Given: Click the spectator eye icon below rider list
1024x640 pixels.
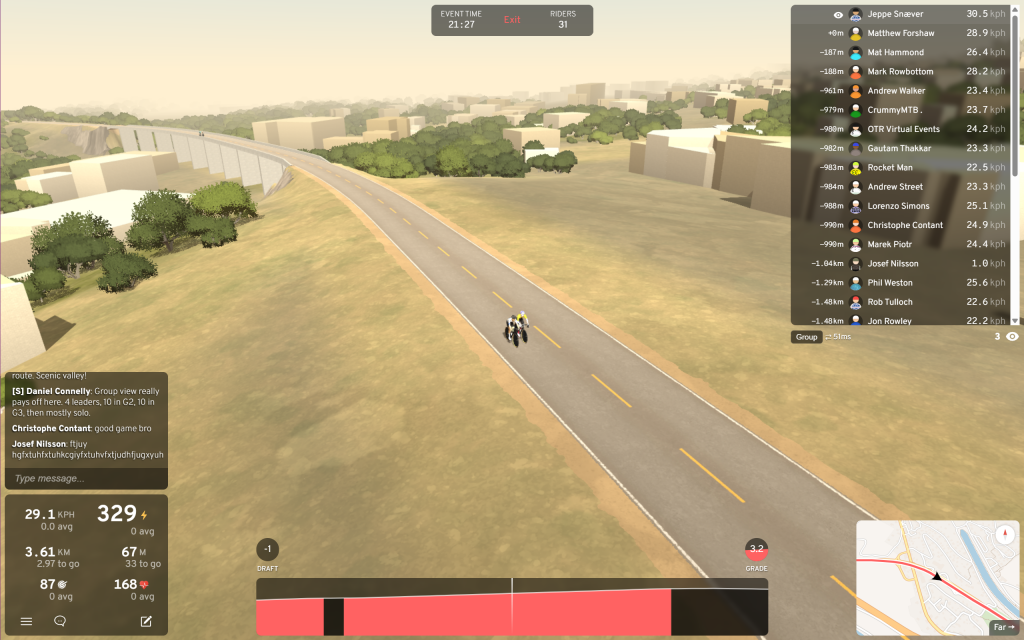Looking at the screenshot, I should click(1012, 337).
